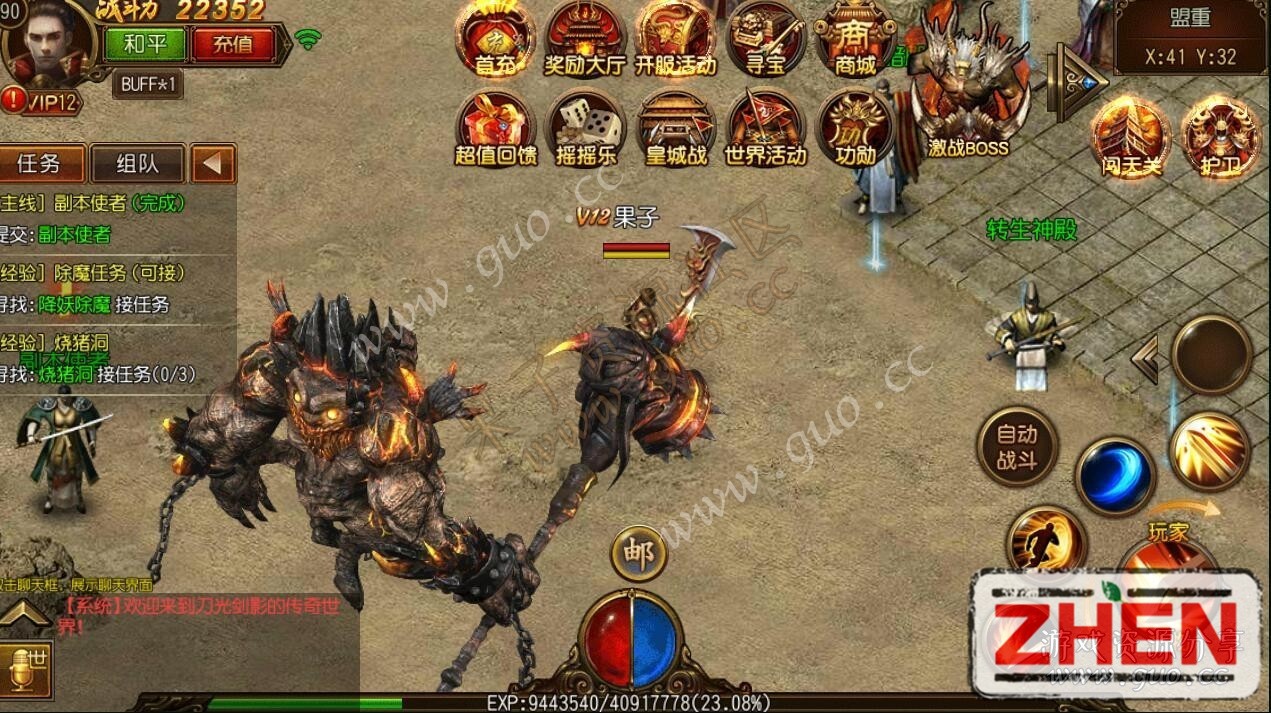Open the 闯天关 challenge icon
The width and height of the screenshot is (1271, 713).
click(1131, 136)
